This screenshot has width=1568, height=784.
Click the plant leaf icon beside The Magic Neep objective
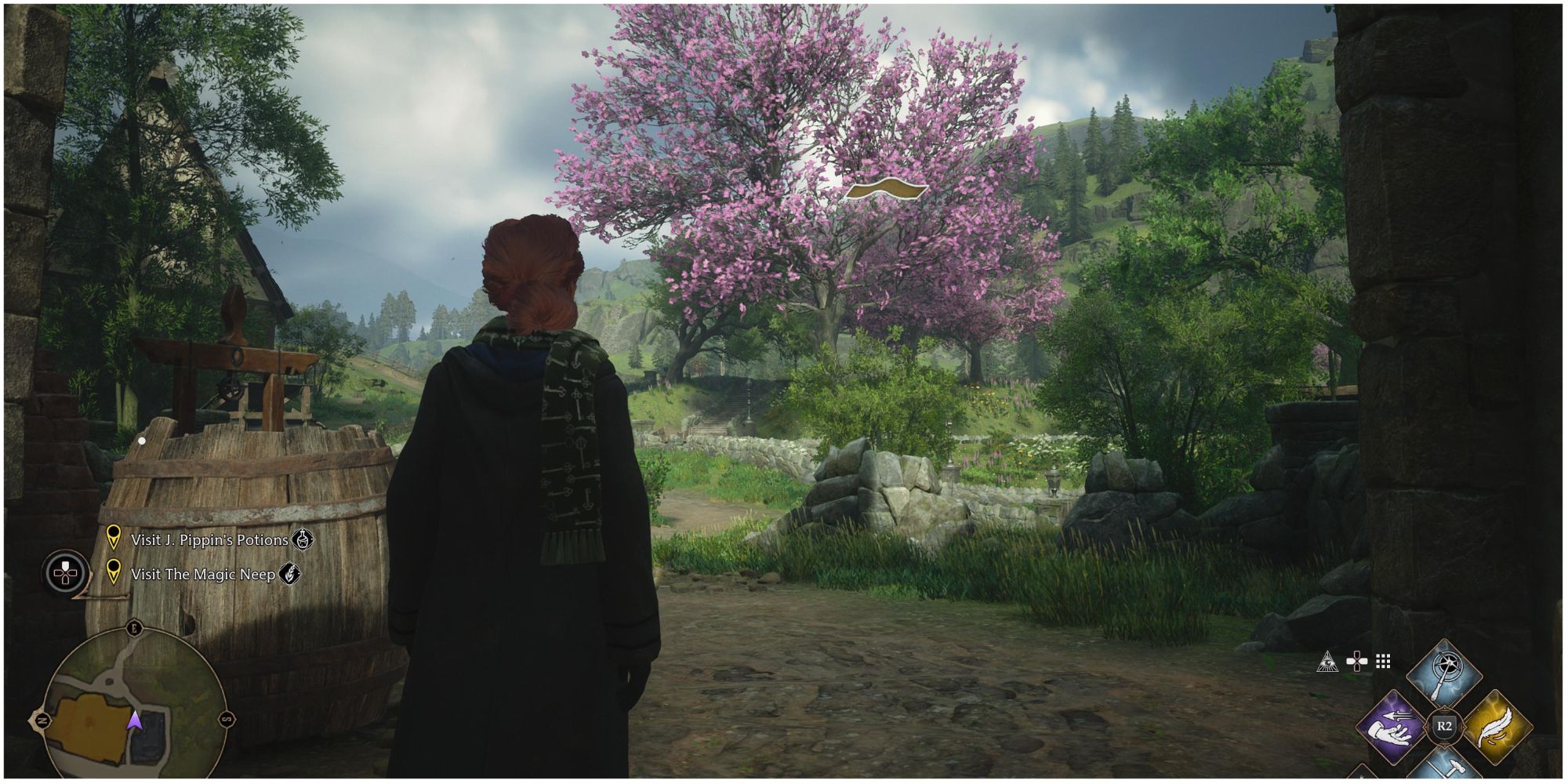coord(290,573)
